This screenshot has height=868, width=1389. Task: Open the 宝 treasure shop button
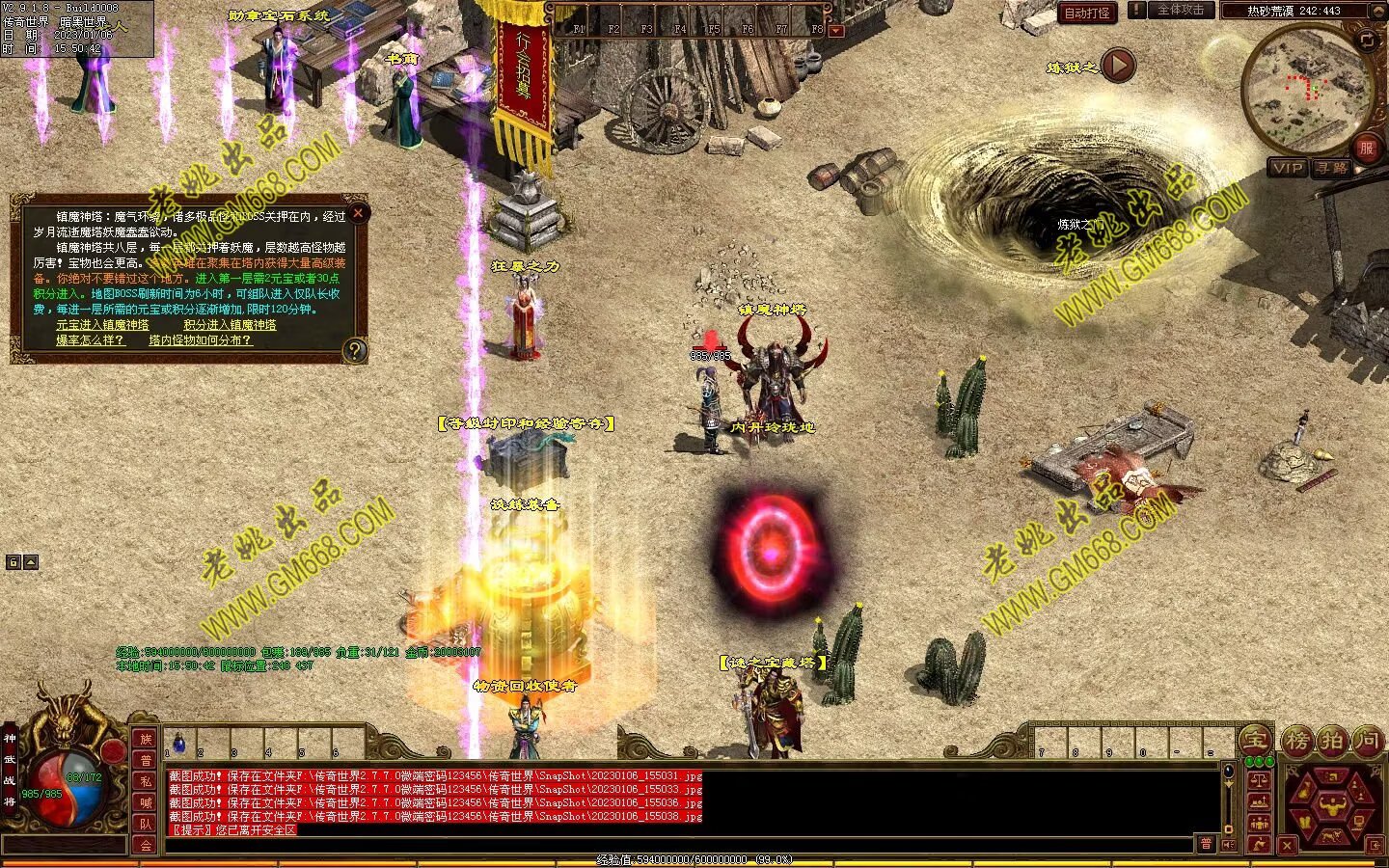(x=1255, y=741)
